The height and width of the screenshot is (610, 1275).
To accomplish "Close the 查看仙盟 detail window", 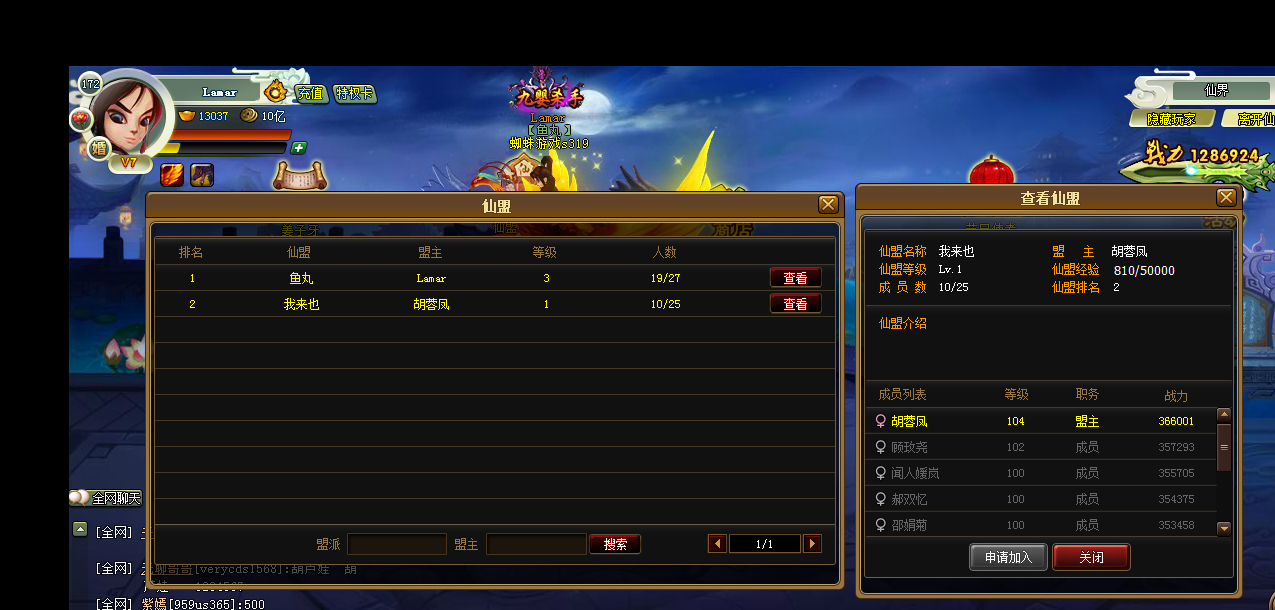I will click(1225, 197).
